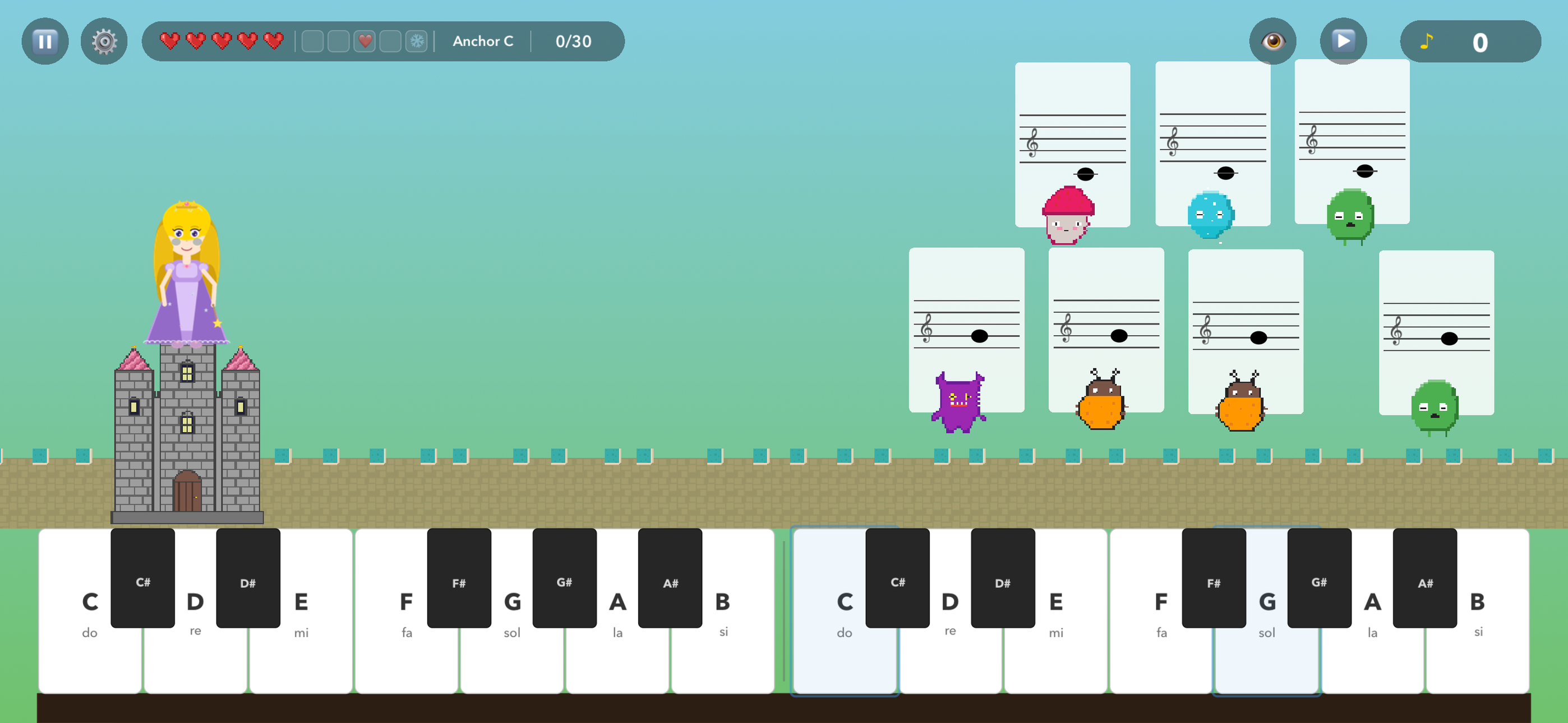Click the Anchor C label
This screenshot has width=1568, height=723.
pyautogui.click(x=483, y=41)
